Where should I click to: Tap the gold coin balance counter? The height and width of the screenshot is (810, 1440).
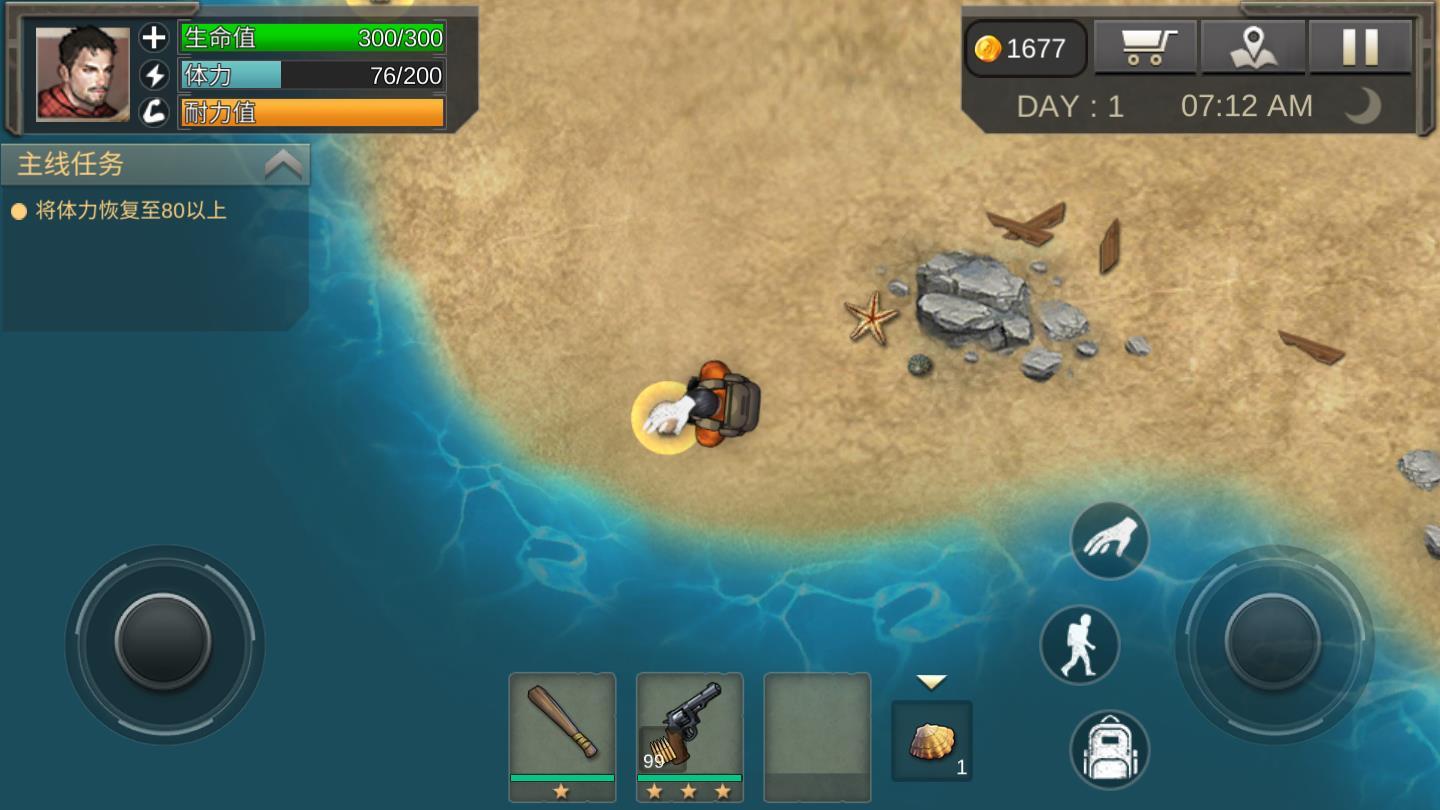1025,48
